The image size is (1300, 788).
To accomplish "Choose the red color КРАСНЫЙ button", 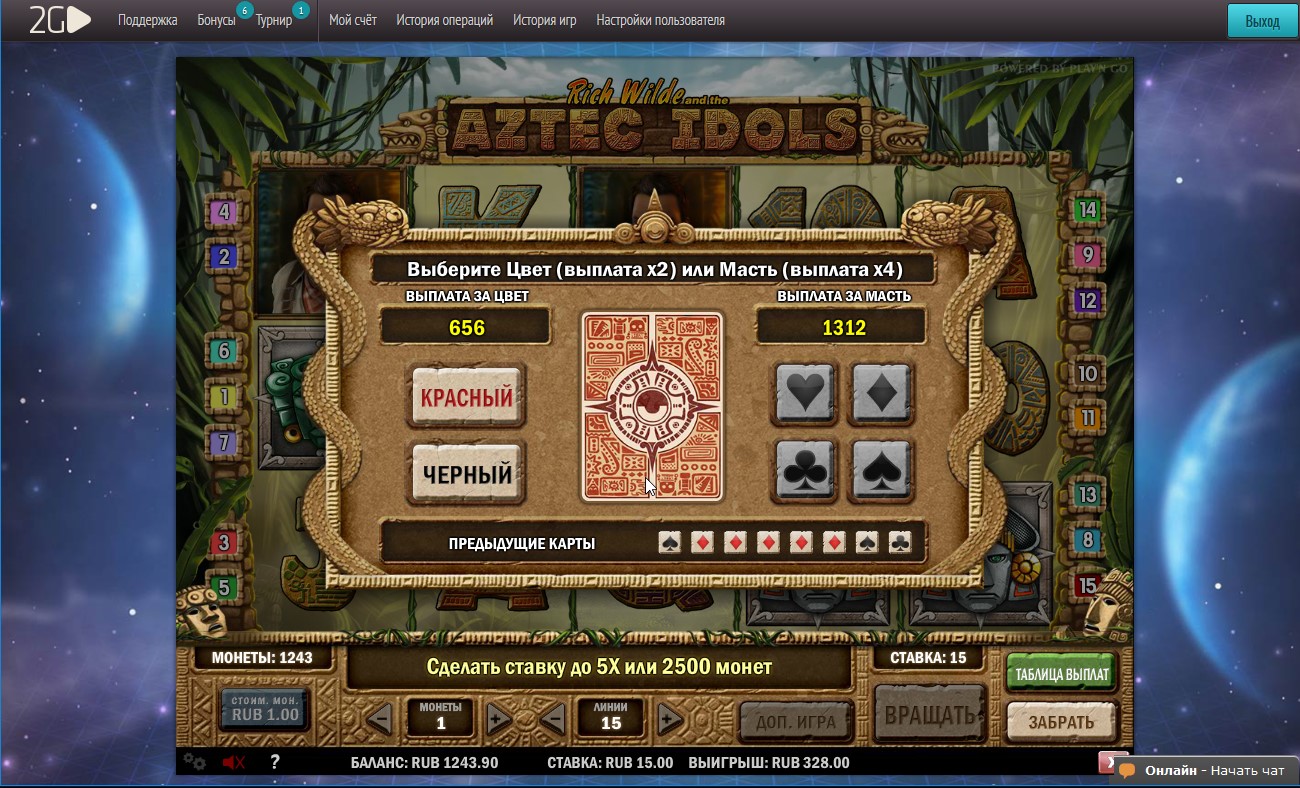I will pyautogui.click(x=466, y=397).
